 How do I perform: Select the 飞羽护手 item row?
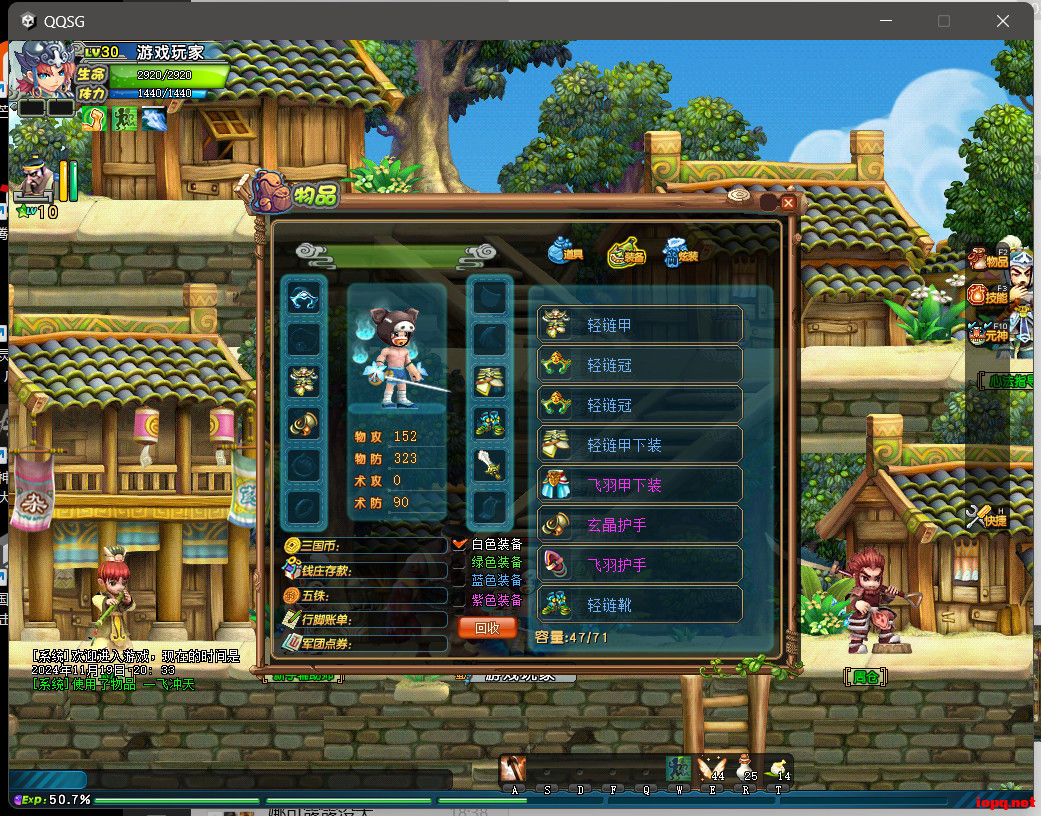click(640, 564)
